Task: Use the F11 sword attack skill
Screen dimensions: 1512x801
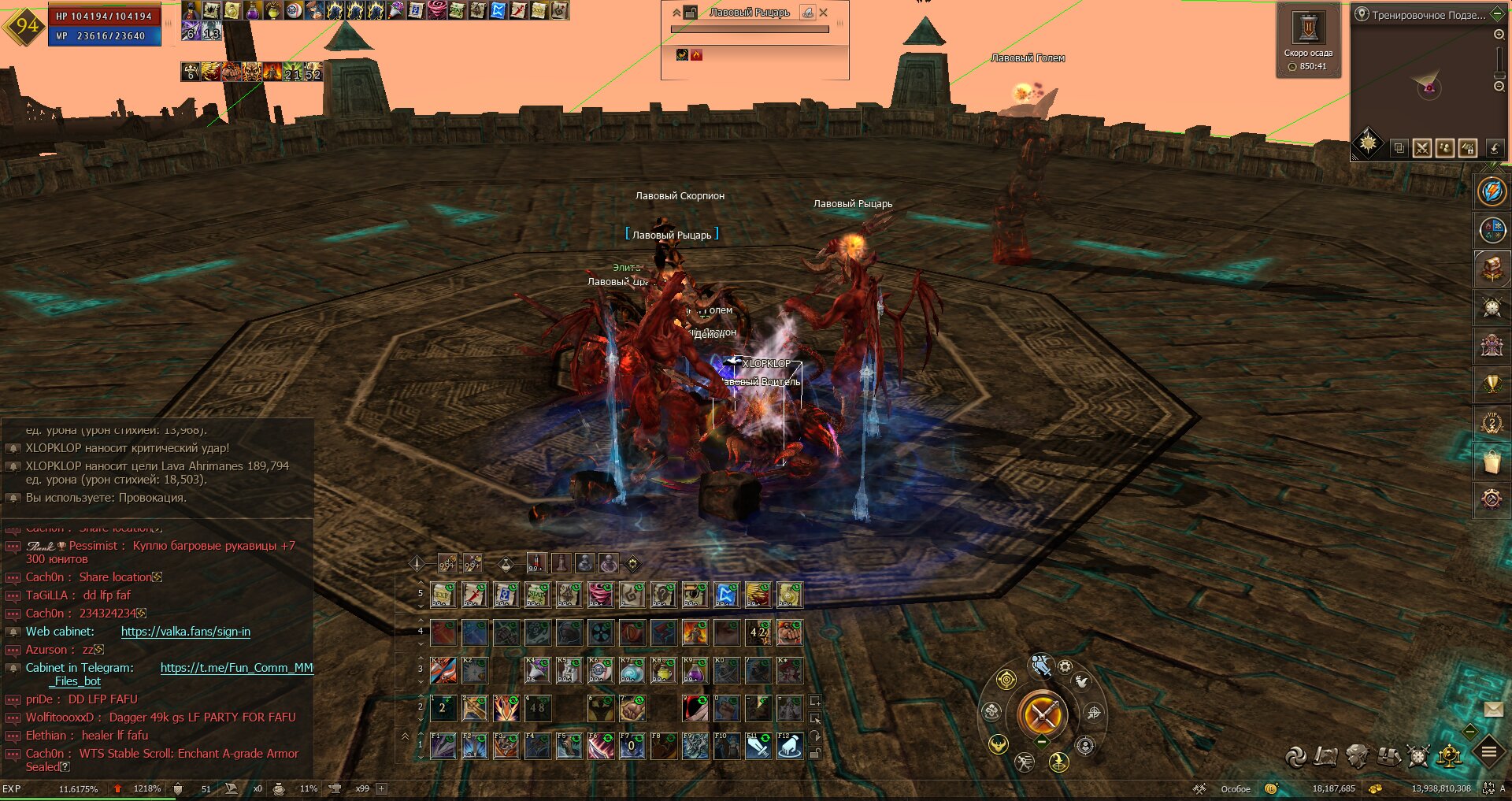Action: pos(758,746)
